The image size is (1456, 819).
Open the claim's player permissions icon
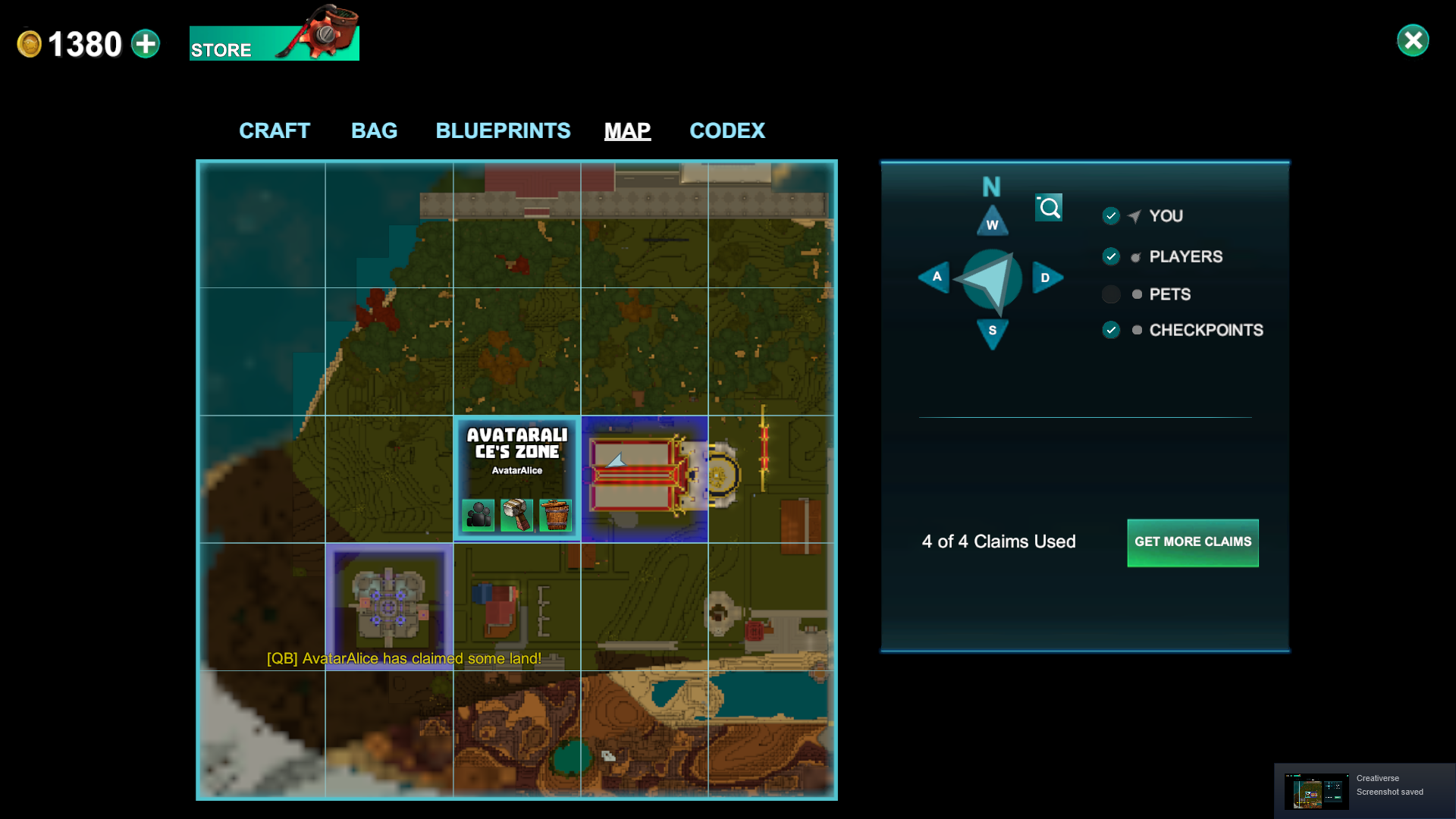point(479,516)
